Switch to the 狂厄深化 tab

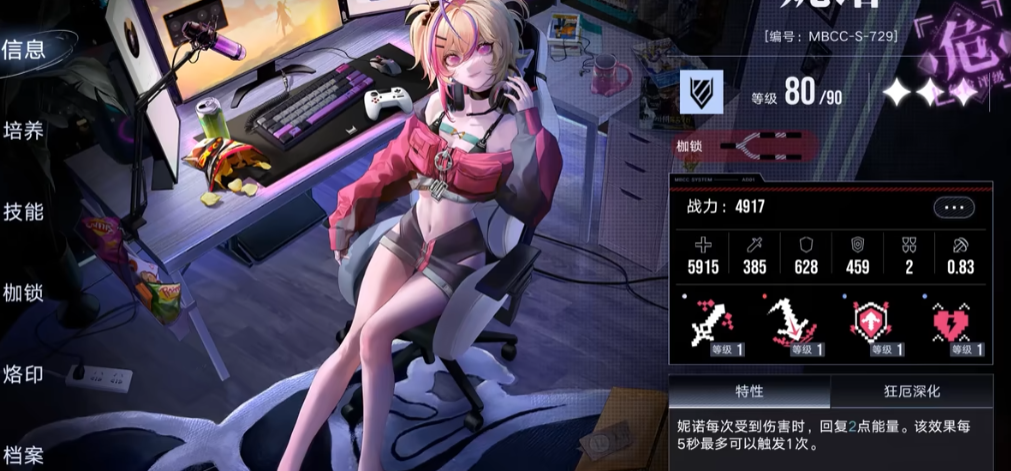tap(911, 391)
